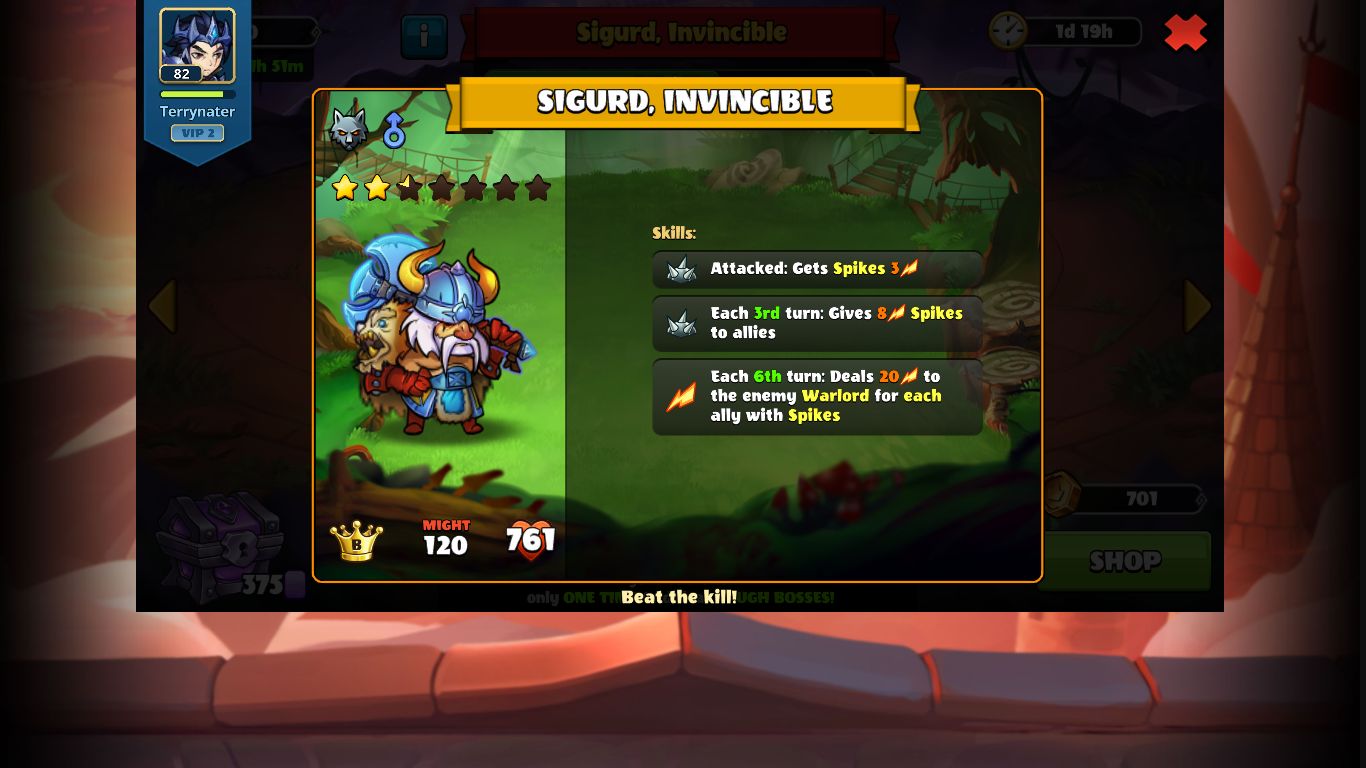Click the 'Gets Spikes 3' skill icon
Image resolution: width=1366 pixels, height=768 pixels.
point(681,268)
